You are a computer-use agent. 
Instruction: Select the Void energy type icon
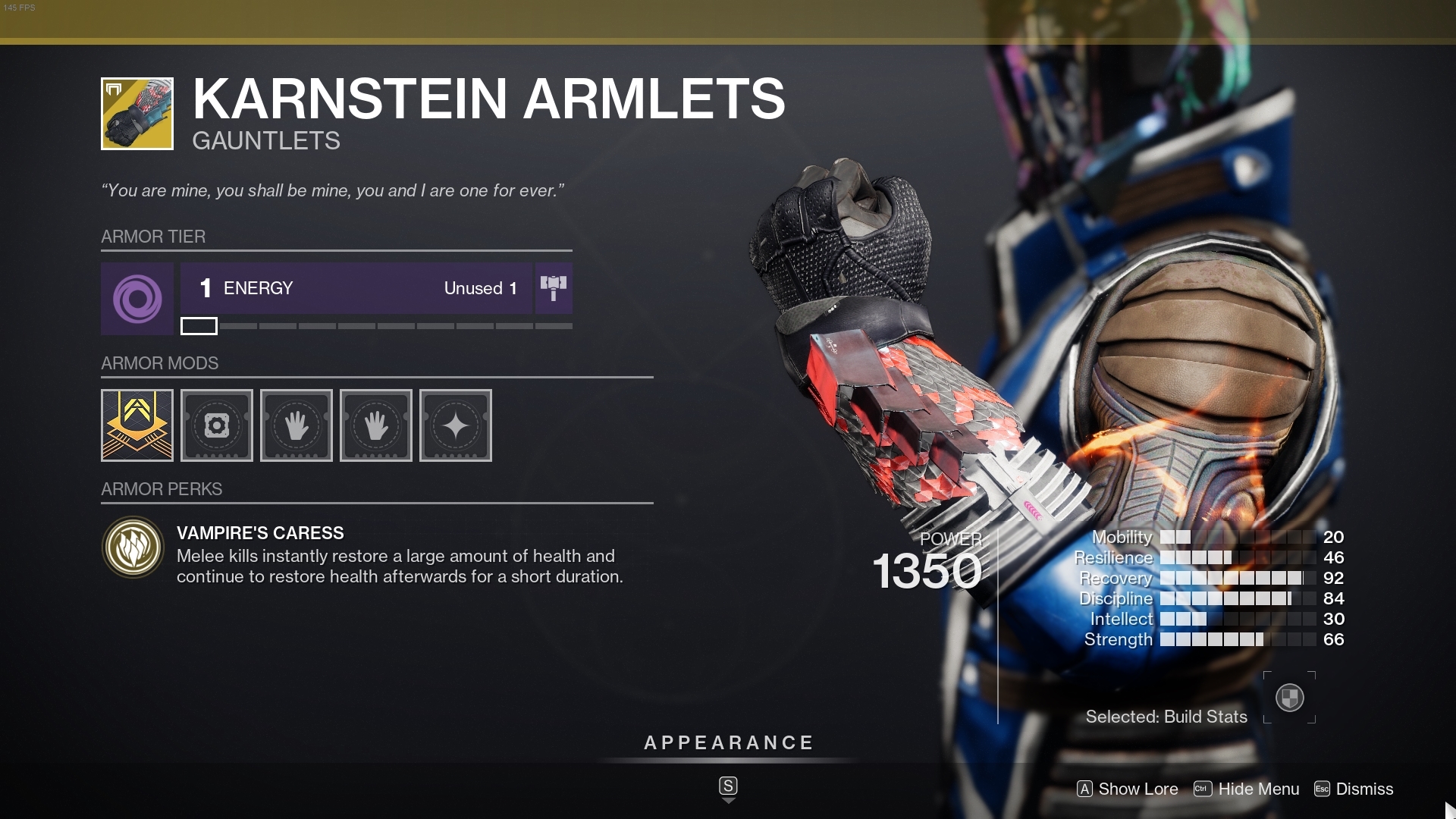[136, 299]
